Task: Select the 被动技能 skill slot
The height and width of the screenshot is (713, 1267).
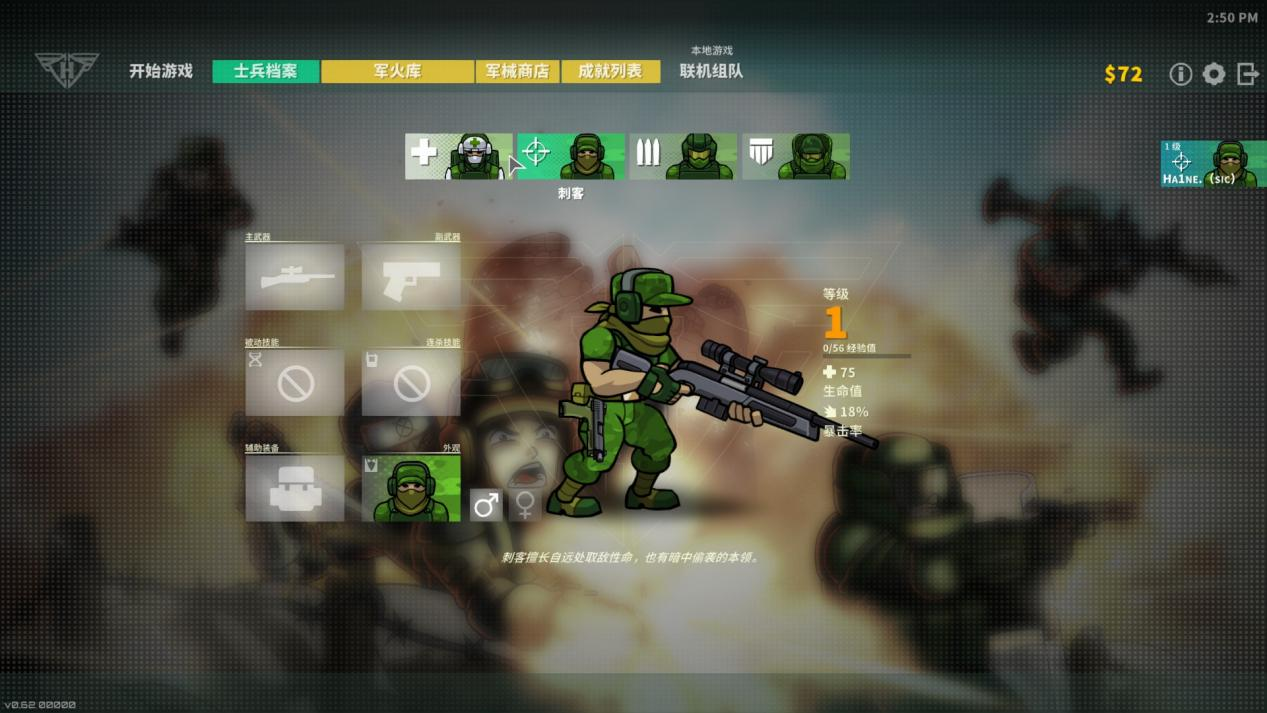Action: click(295, 382)
